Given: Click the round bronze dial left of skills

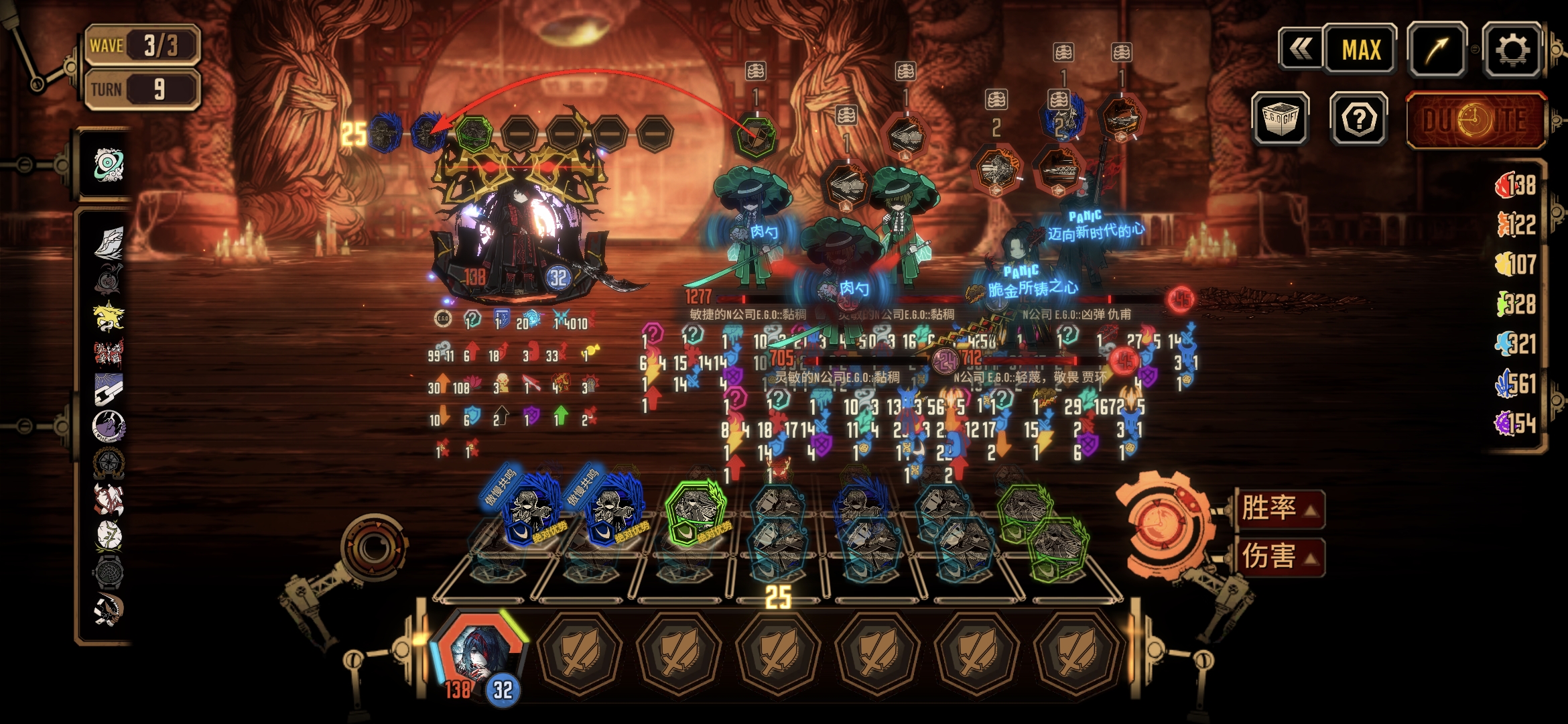Looking at the screenshot, I should pos(373,548).
